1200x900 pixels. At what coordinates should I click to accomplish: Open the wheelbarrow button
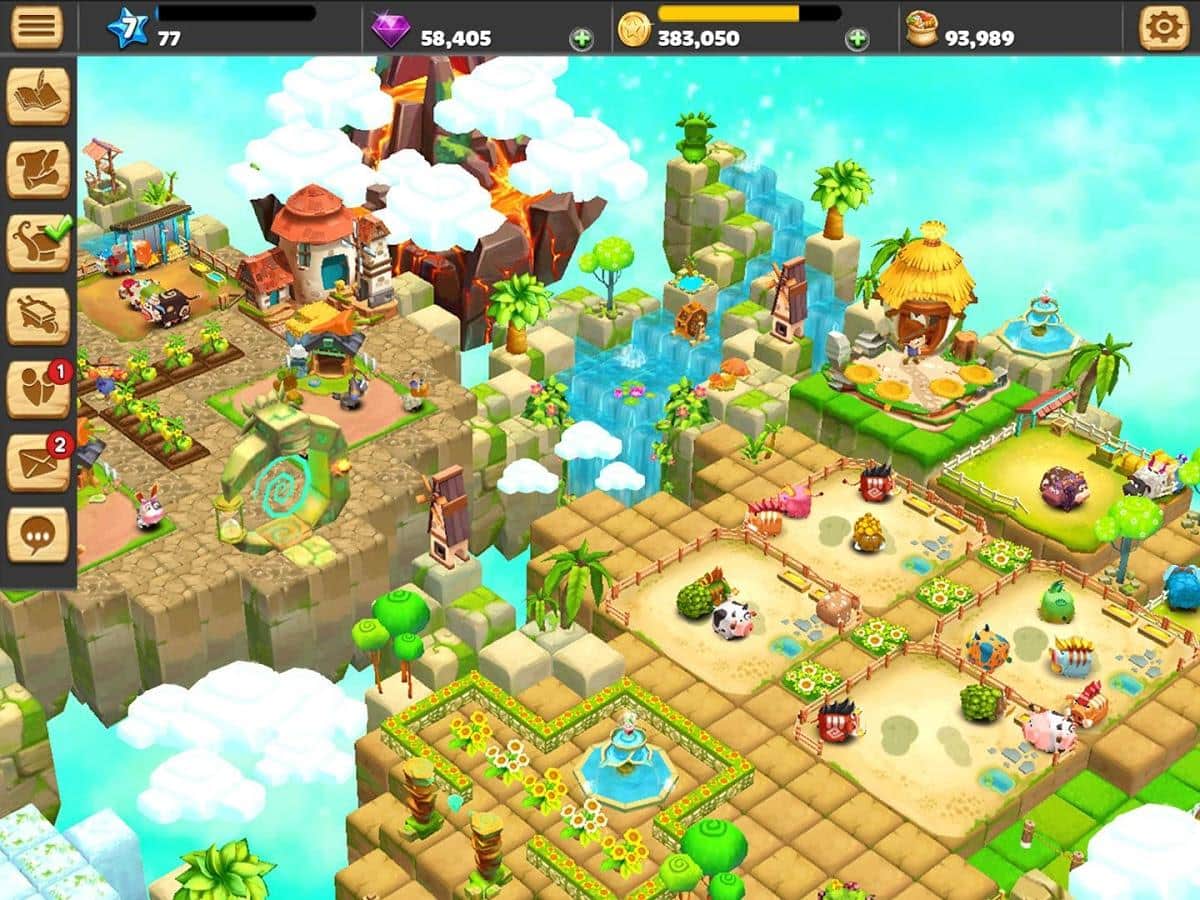pos(39,316)
